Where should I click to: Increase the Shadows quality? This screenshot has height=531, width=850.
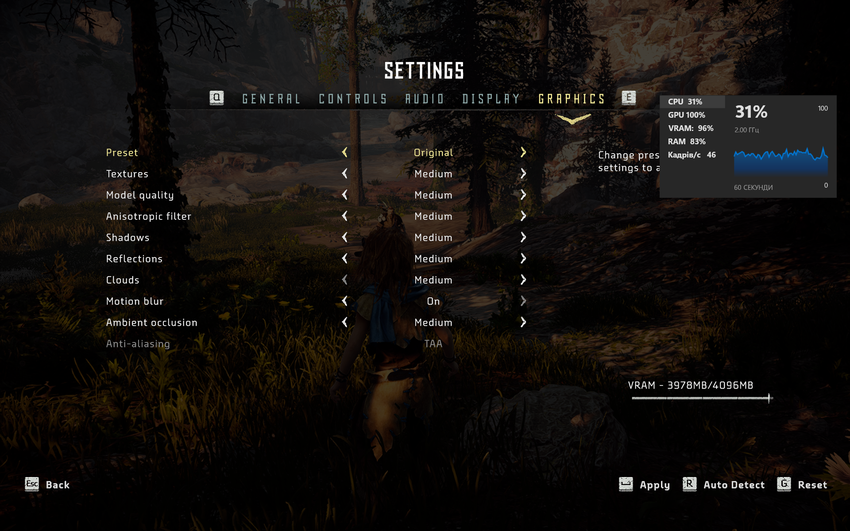point(523,238)
